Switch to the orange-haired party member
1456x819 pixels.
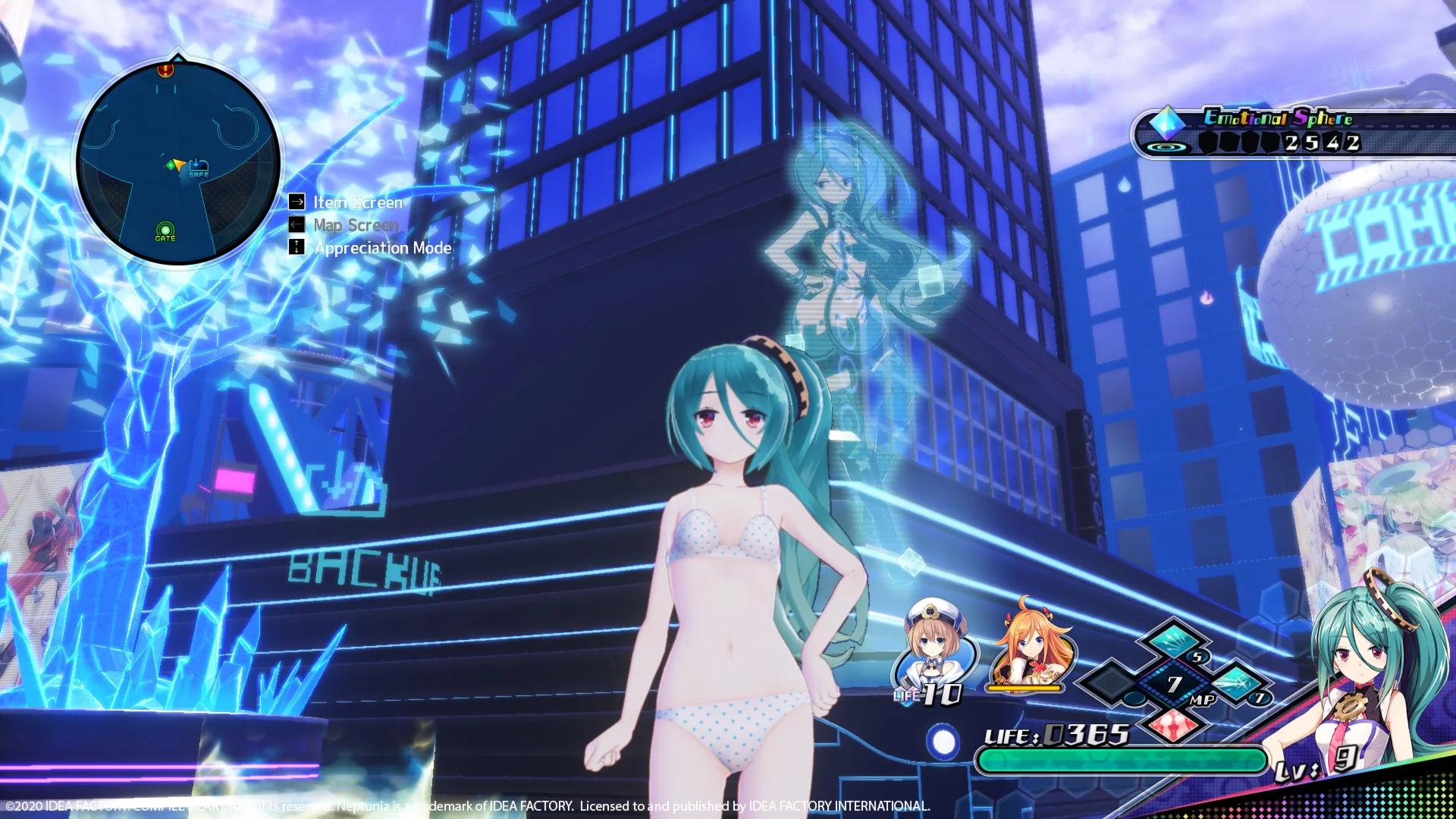[1028, 645]
